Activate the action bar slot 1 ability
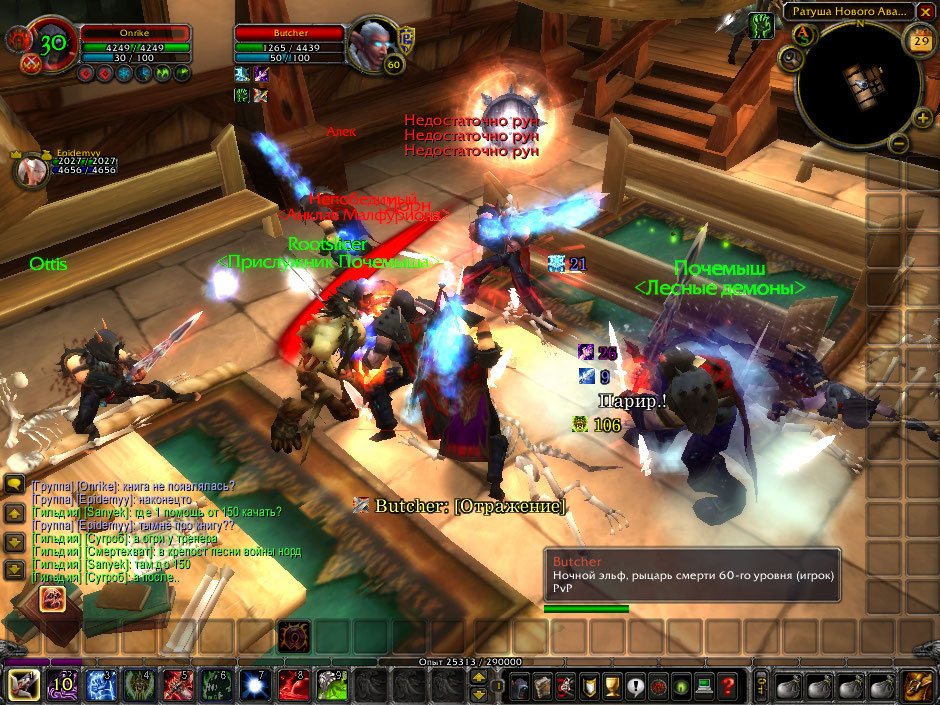 [x=23, y=687]
